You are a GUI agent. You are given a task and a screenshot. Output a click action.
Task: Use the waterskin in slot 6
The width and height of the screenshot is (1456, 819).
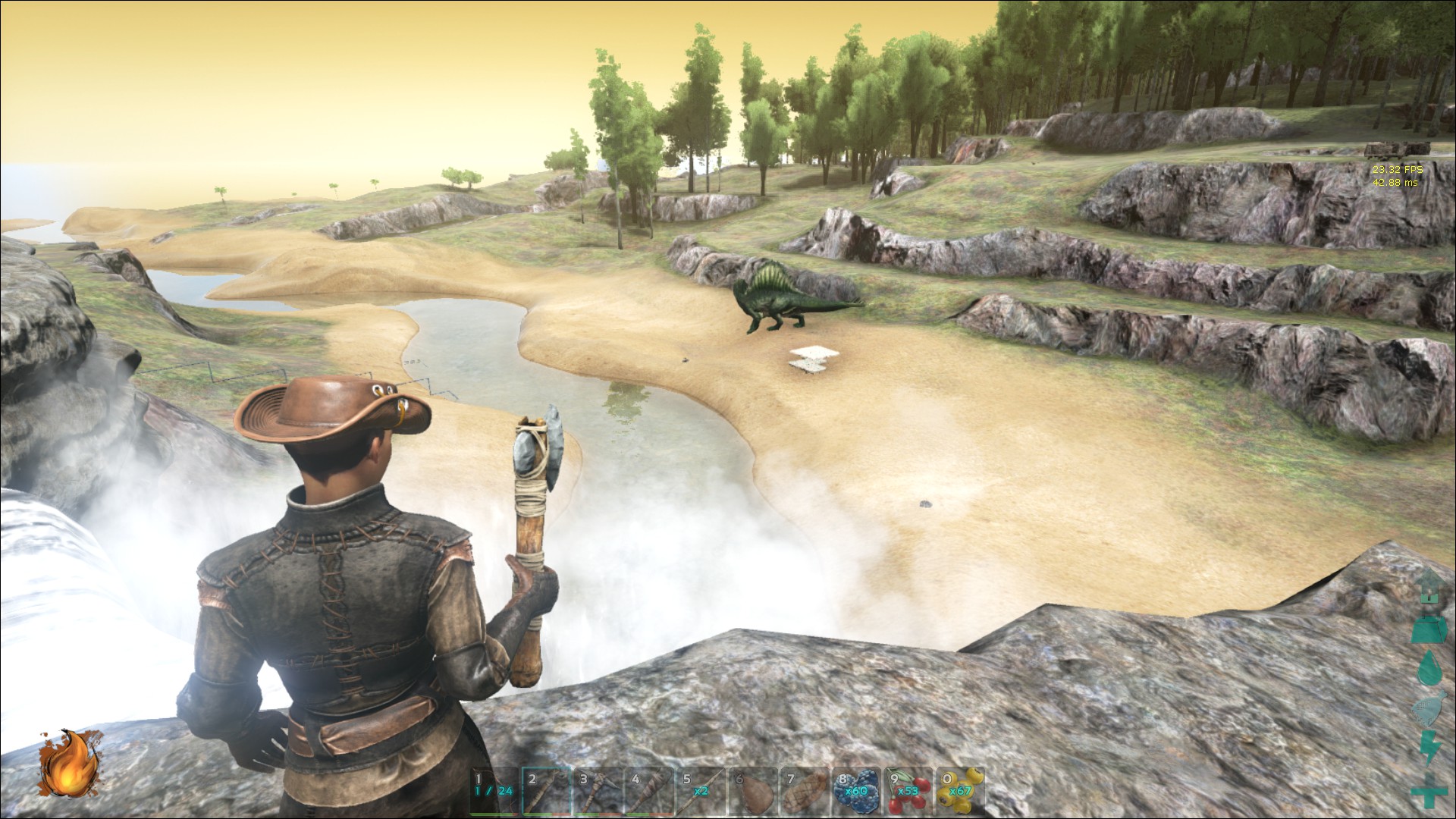click(755, 791)
